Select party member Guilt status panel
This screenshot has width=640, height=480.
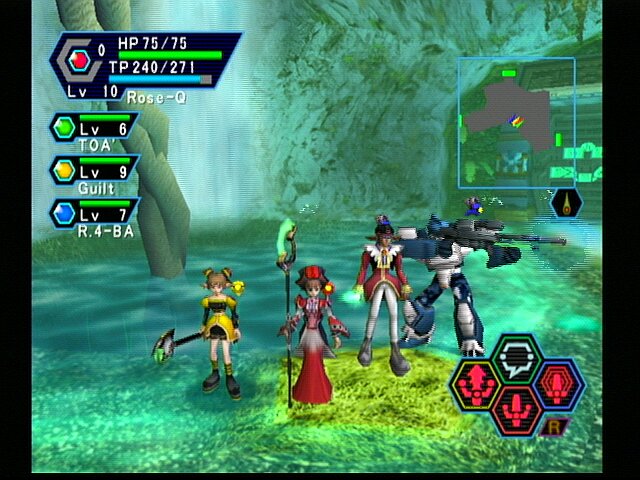tap(93, 175)
